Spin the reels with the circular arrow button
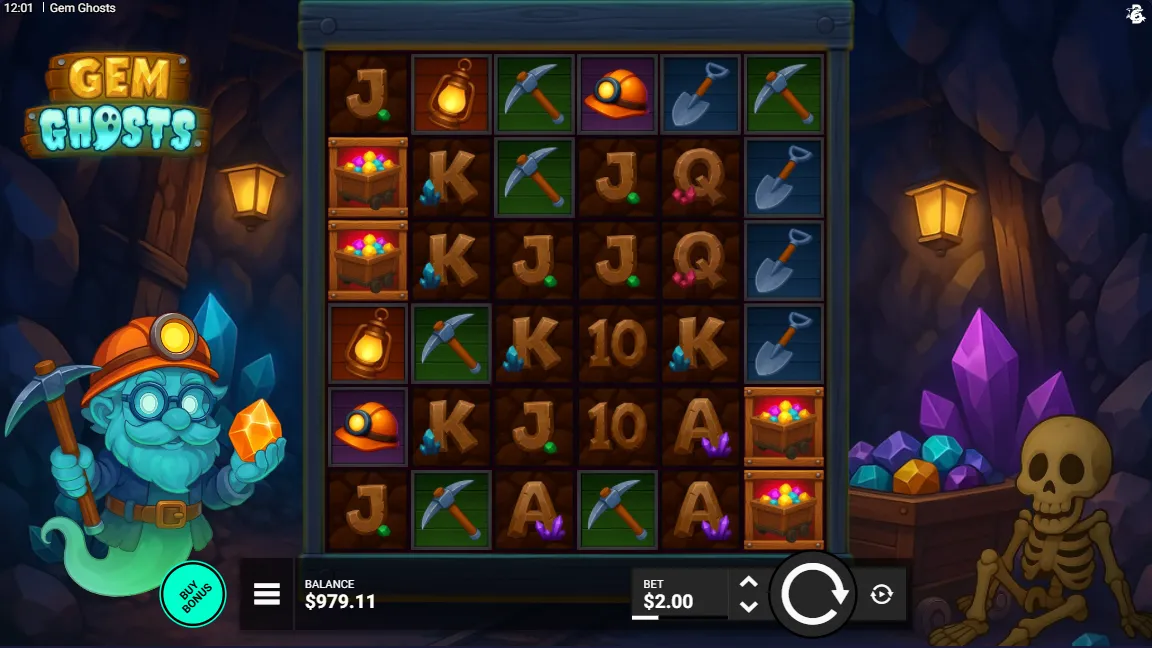Viewport: 1152px width, 648px height. tap(814, 594)
